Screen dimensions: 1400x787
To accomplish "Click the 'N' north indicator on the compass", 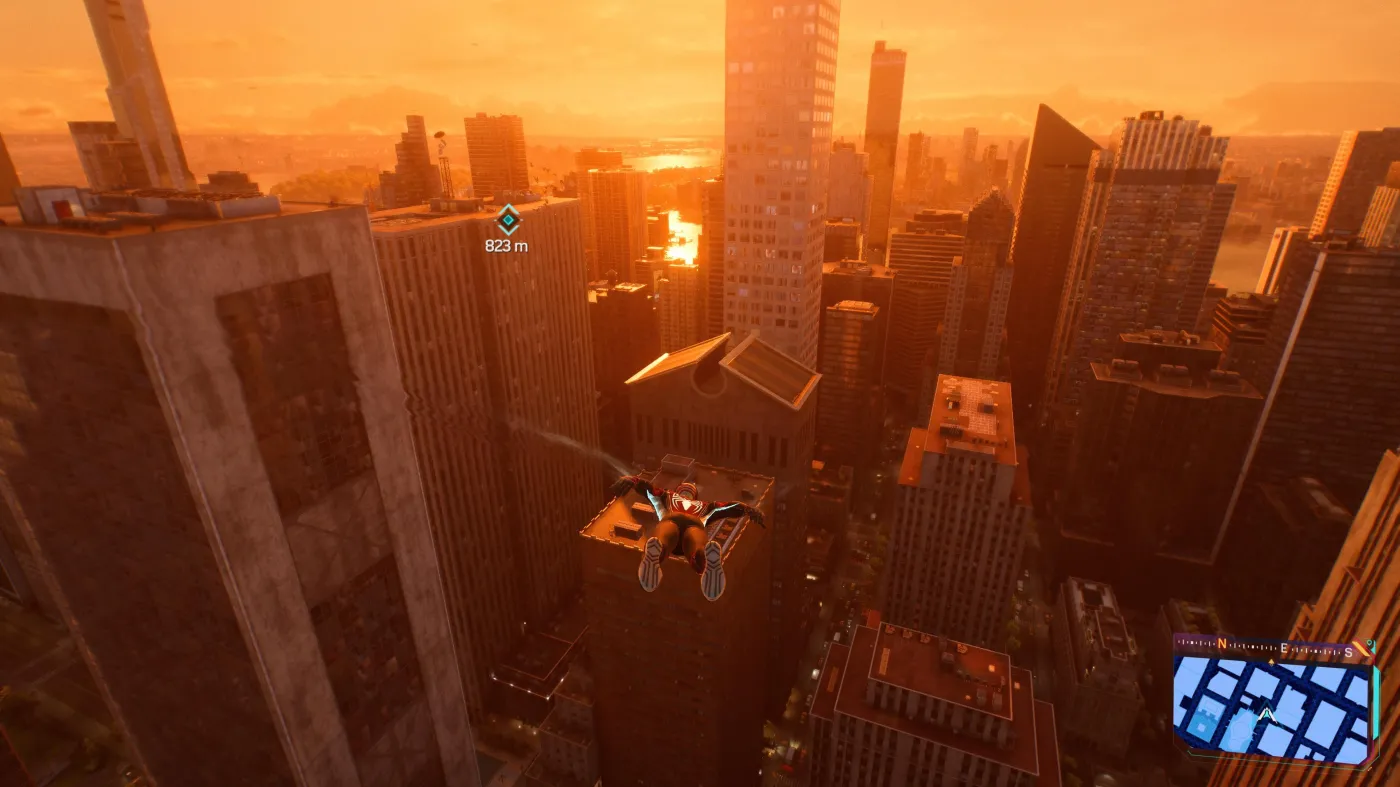I will 1222,643.
